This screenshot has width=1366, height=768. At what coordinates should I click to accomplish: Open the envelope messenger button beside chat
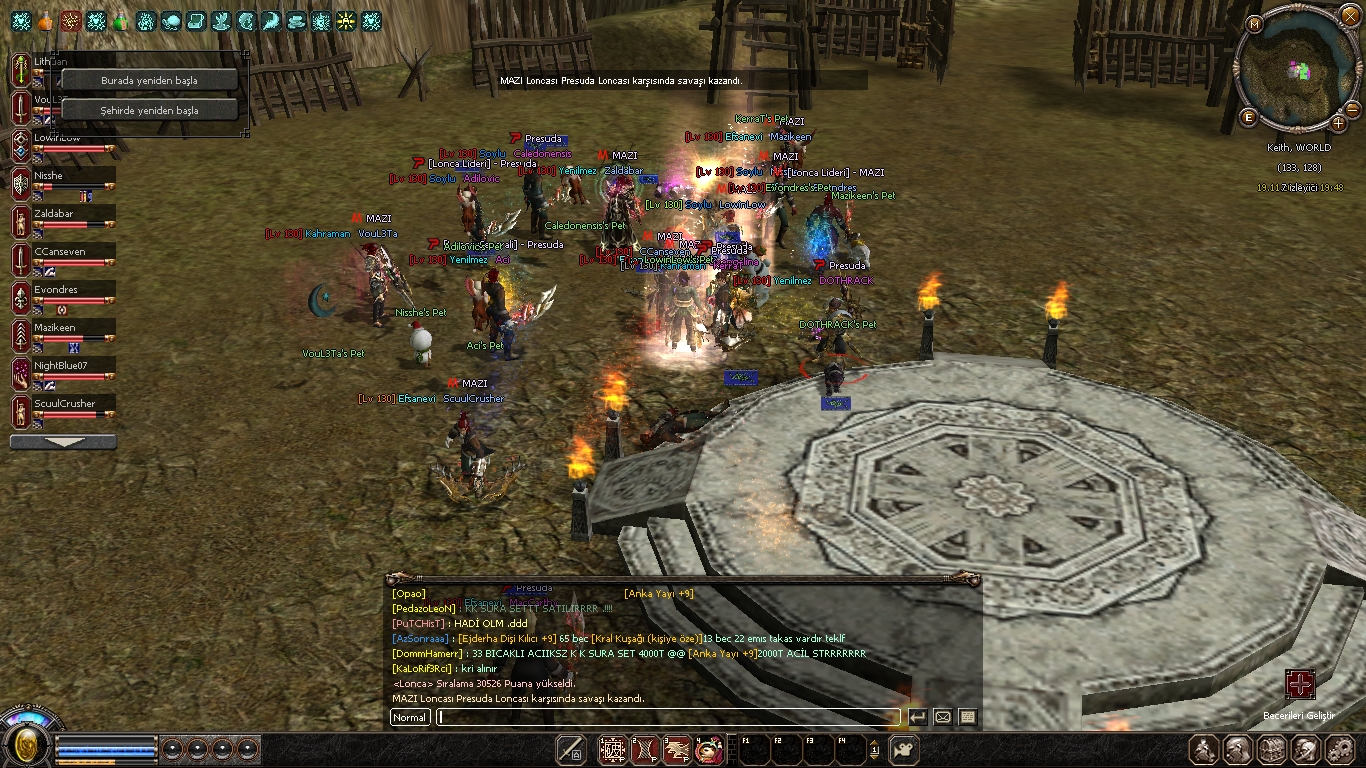pyautogui.click(x=942, y=717)
